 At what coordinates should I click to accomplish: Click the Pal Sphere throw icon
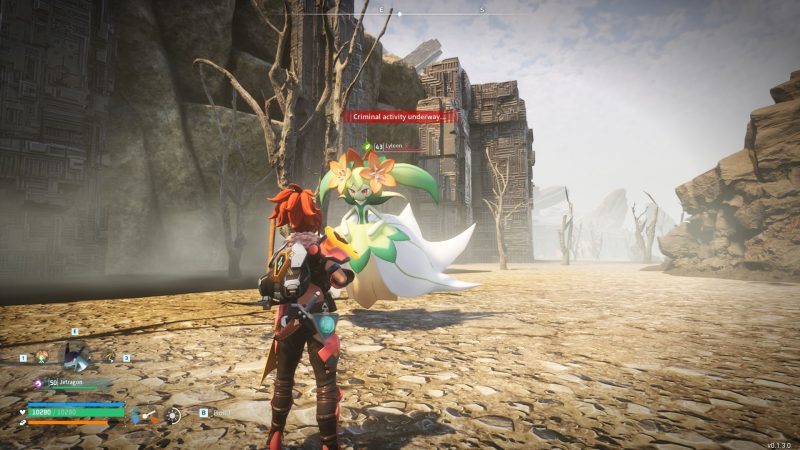pyautogui.click(x=173, y=415)
